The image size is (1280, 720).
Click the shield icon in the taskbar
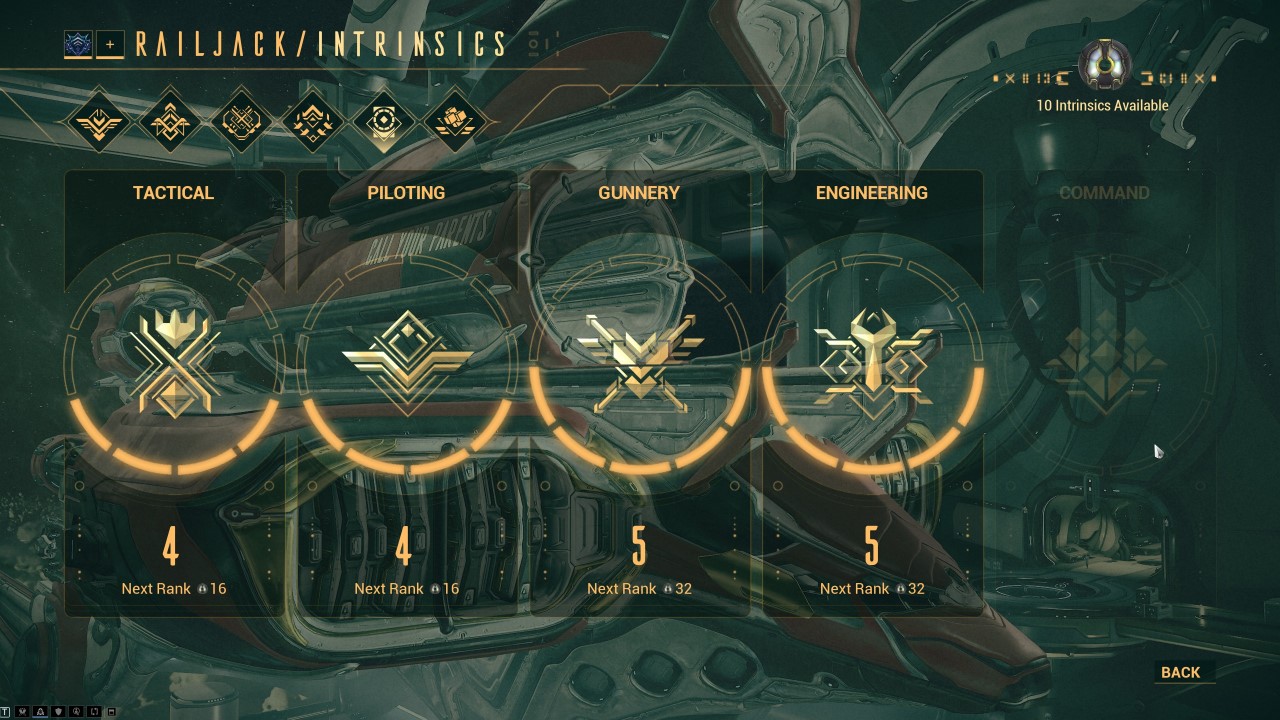point(57,711)
